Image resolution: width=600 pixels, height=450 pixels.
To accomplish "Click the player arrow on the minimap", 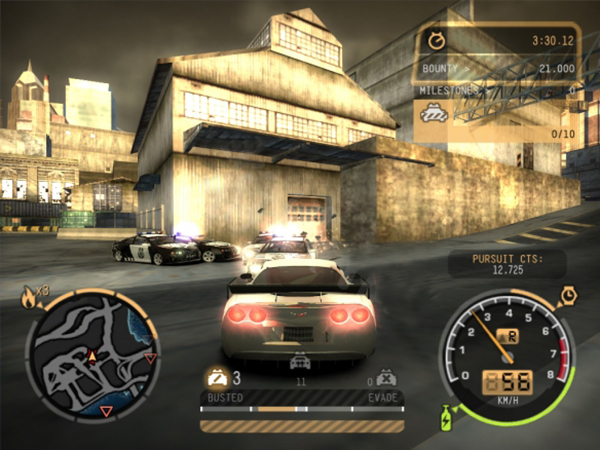I will click(92, 356).
